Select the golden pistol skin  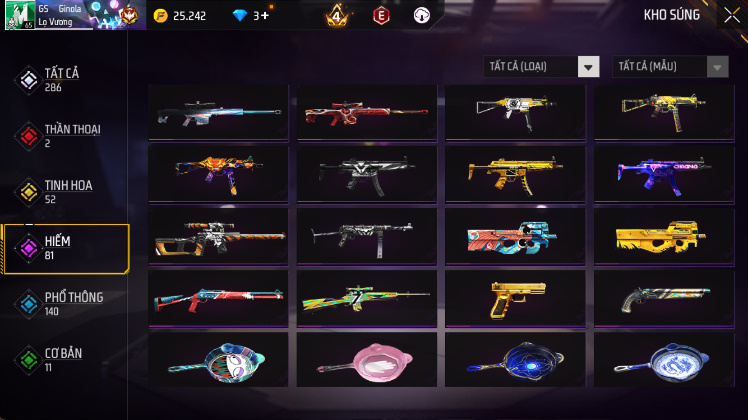coord(515,297)
